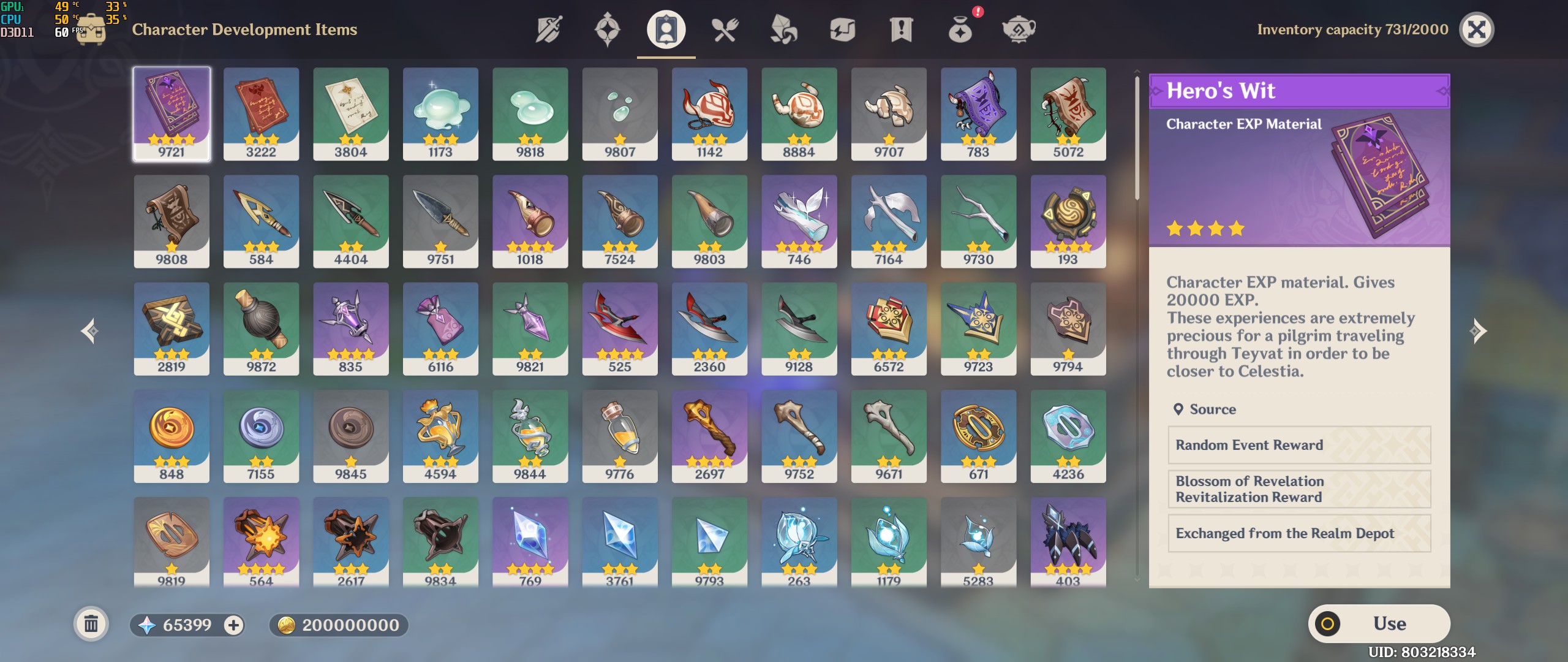Select the Hero's Wit item with 9721 count

coord(172,113)
